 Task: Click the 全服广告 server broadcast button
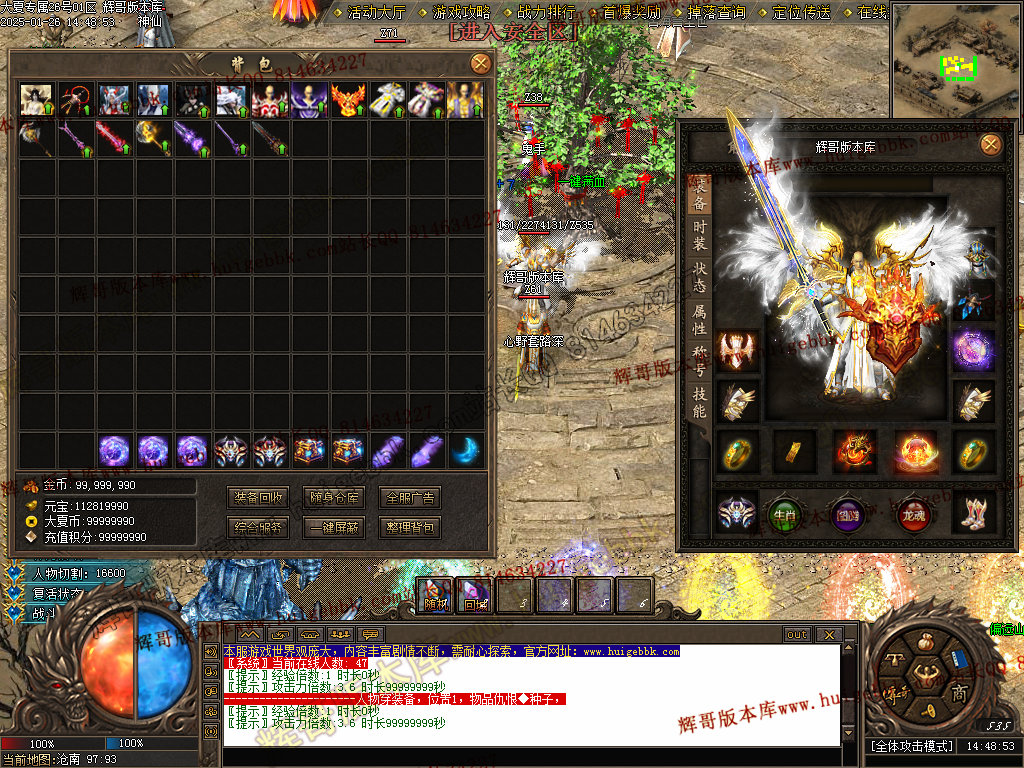pos(410,498)
